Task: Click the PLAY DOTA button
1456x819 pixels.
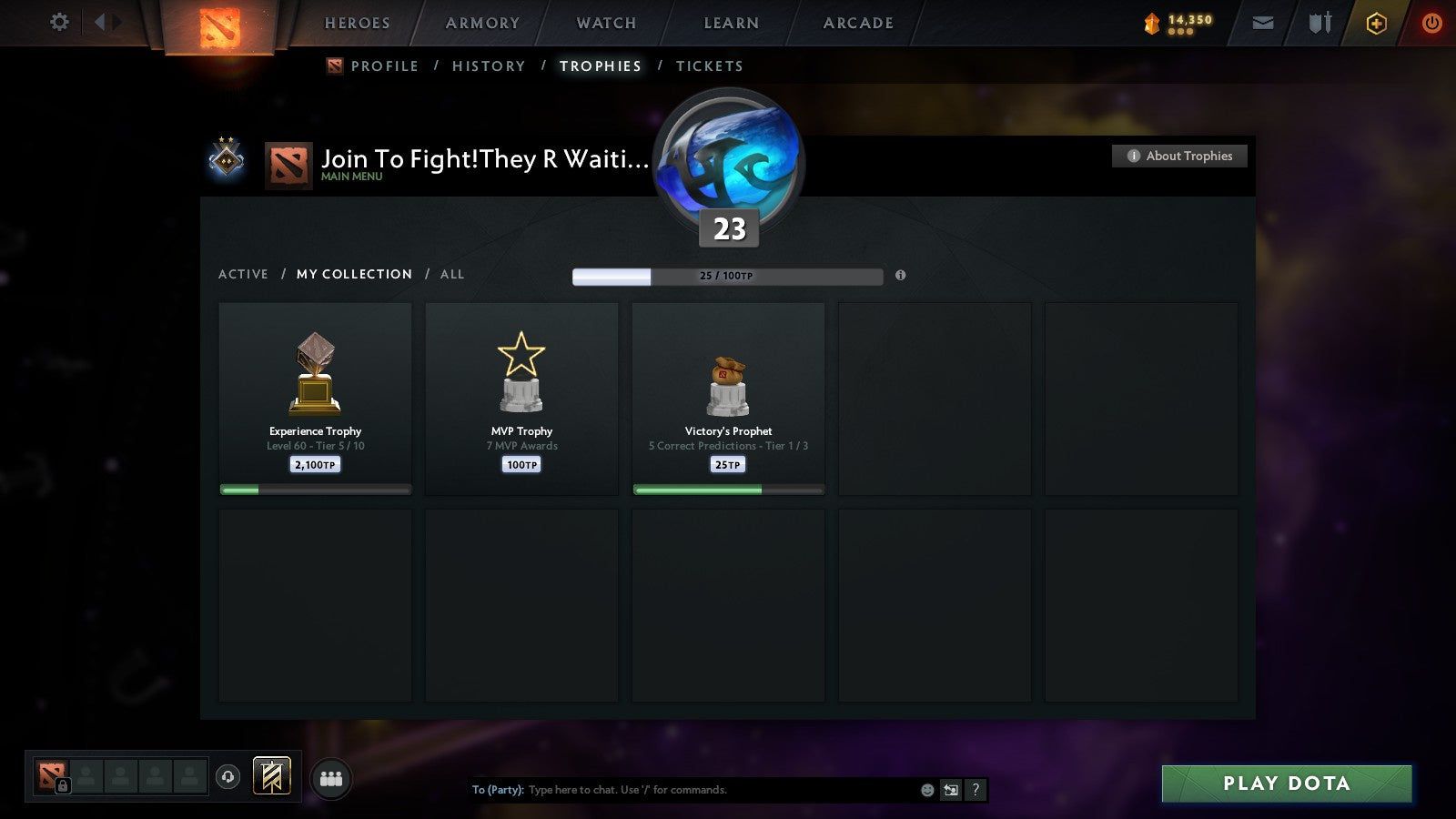Action: 1285,784
